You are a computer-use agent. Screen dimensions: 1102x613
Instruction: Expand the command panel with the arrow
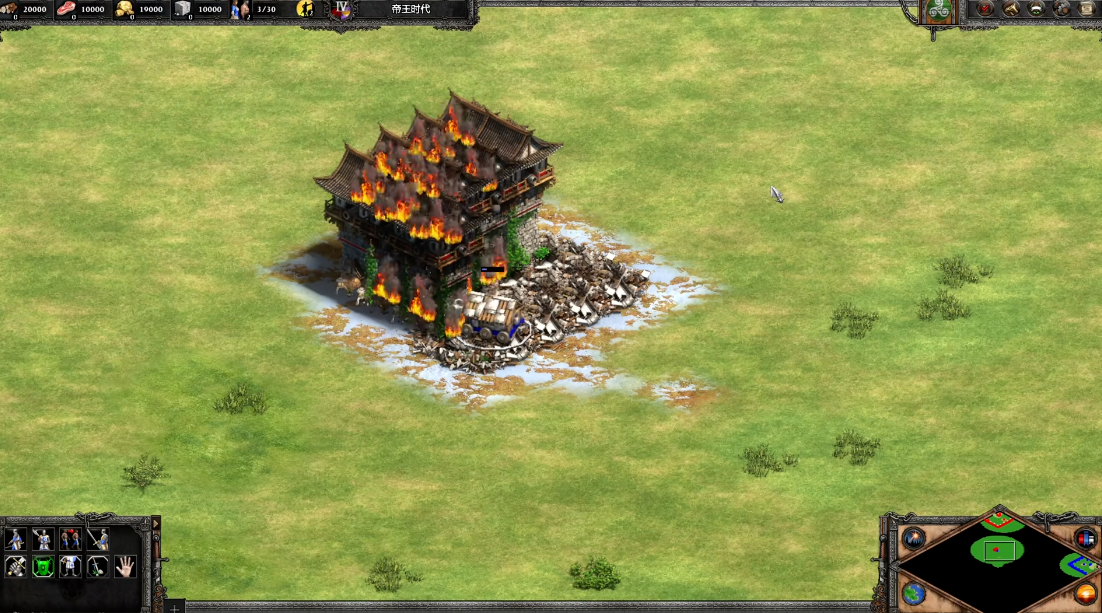point(155,523)
